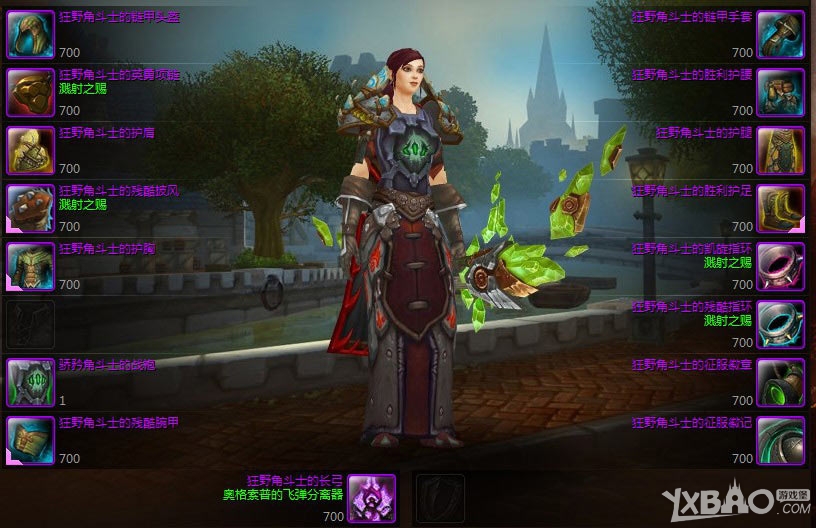Screen dimensions: 816x528
Task: Click the empty shirt slot
Action: 31,324
